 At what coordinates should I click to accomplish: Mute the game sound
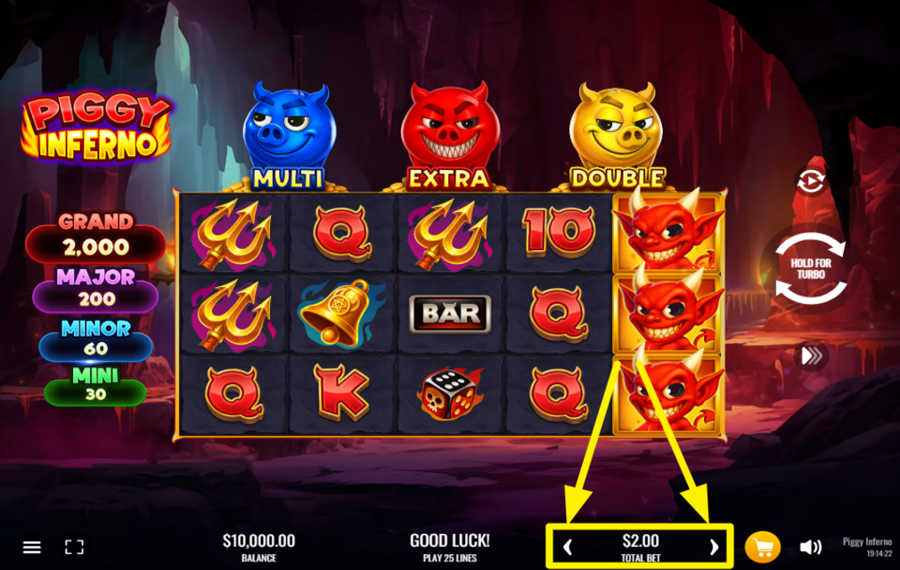point(810,547)
